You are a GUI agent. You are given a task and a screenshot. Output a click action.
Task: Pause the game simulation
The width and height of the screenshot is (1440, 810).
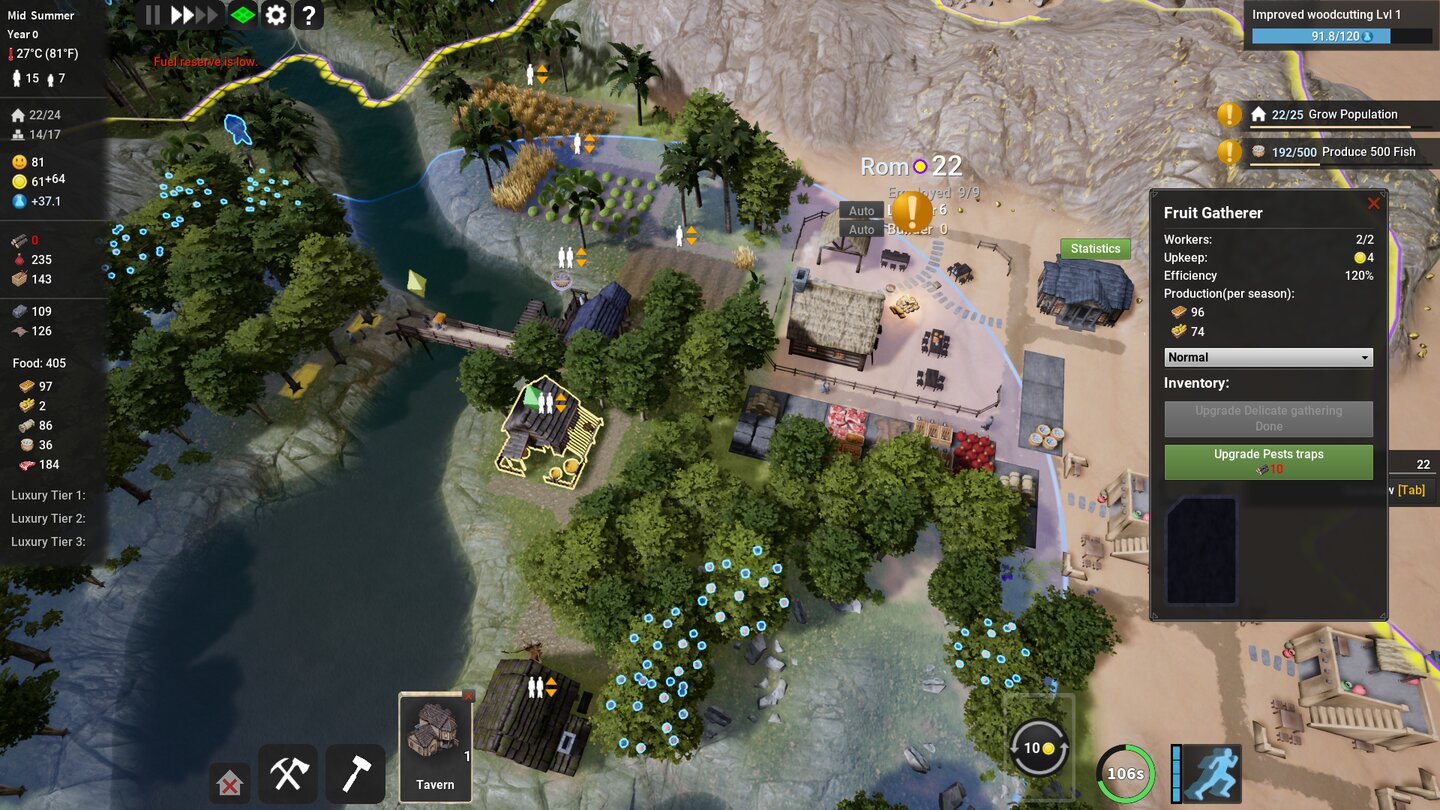[x=153, y=15]
